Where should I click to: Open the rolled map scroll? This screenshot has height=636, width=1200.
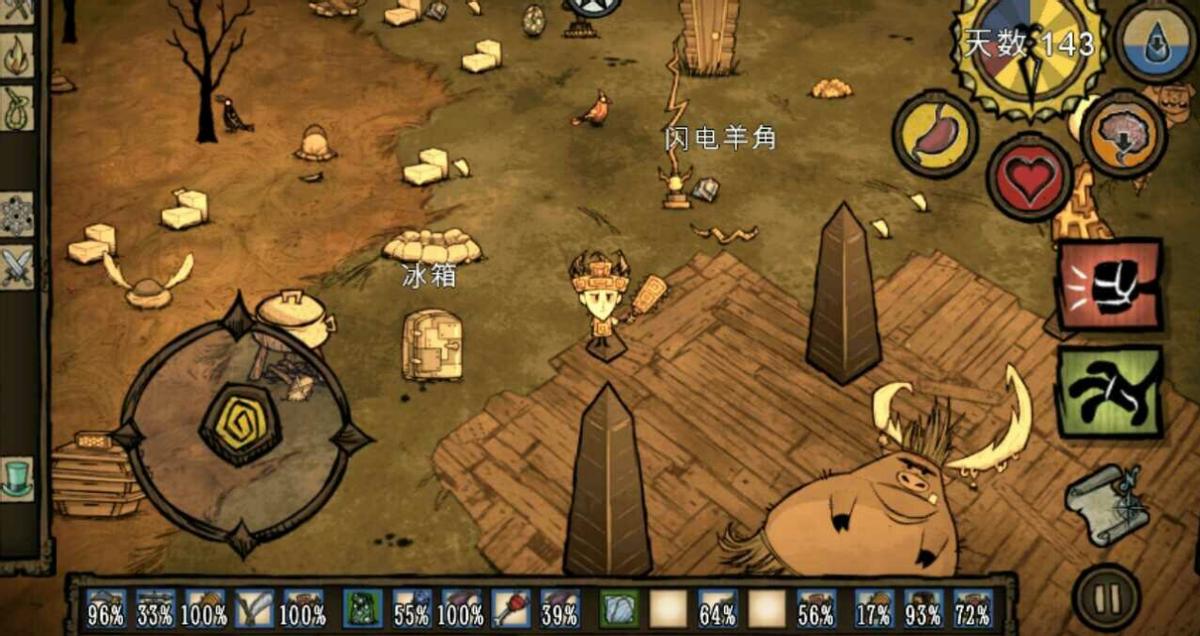(x=1107, y=503)
